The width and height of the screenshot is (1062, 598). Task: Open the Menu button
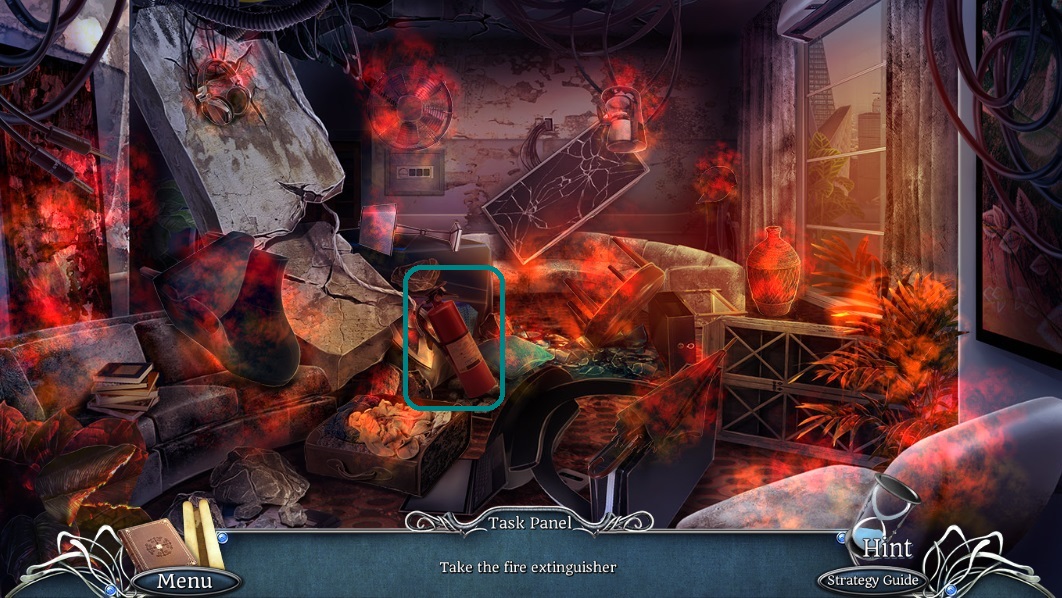pos(185,580)
